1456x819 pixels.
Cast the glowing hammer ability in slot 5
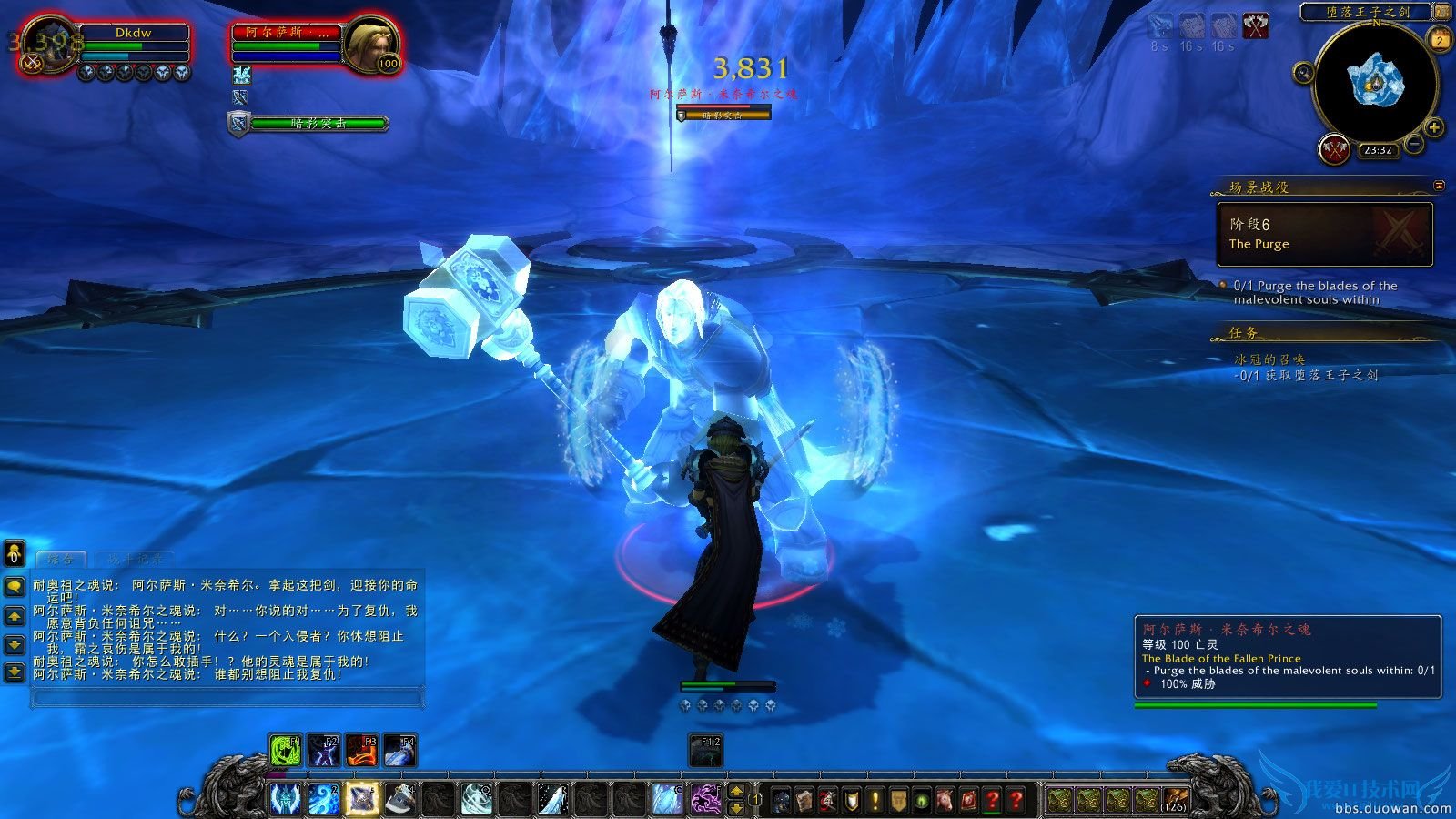361,799
